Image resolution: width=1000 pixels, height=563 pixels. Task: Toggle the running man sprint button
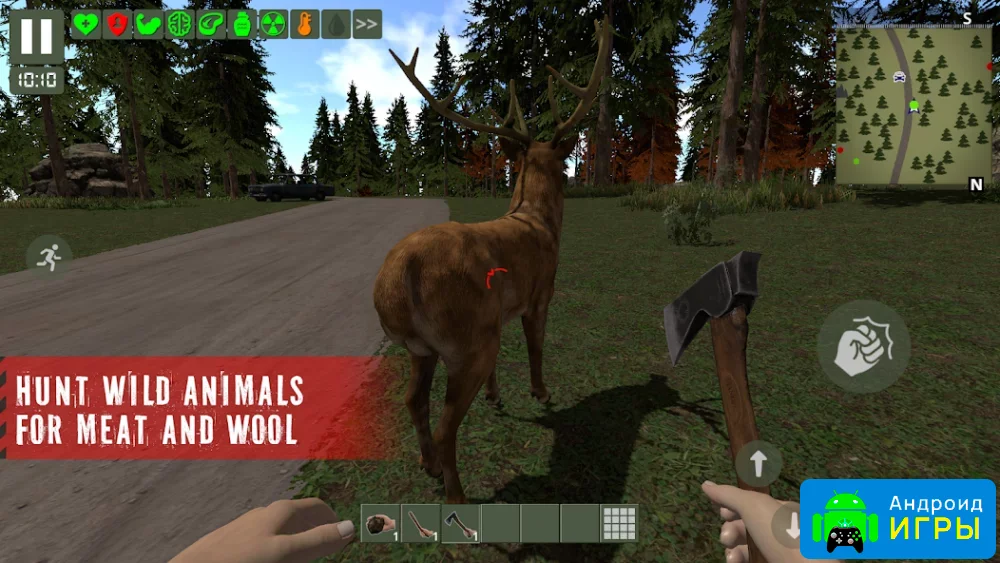tap(48, 256)
